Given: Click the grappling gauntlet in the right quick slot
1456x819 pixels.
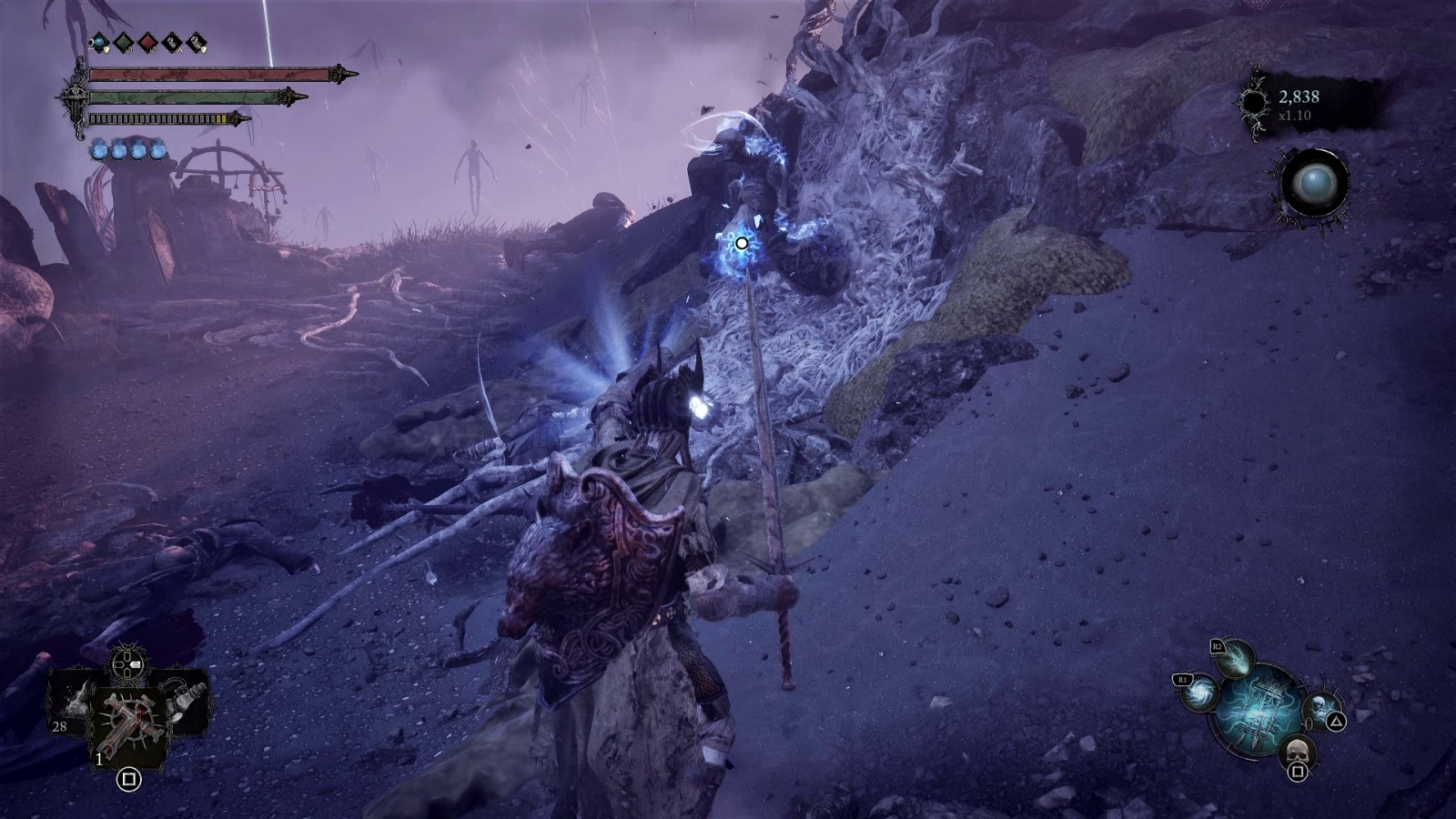Looking at the screenshot, I should point(184,699).
